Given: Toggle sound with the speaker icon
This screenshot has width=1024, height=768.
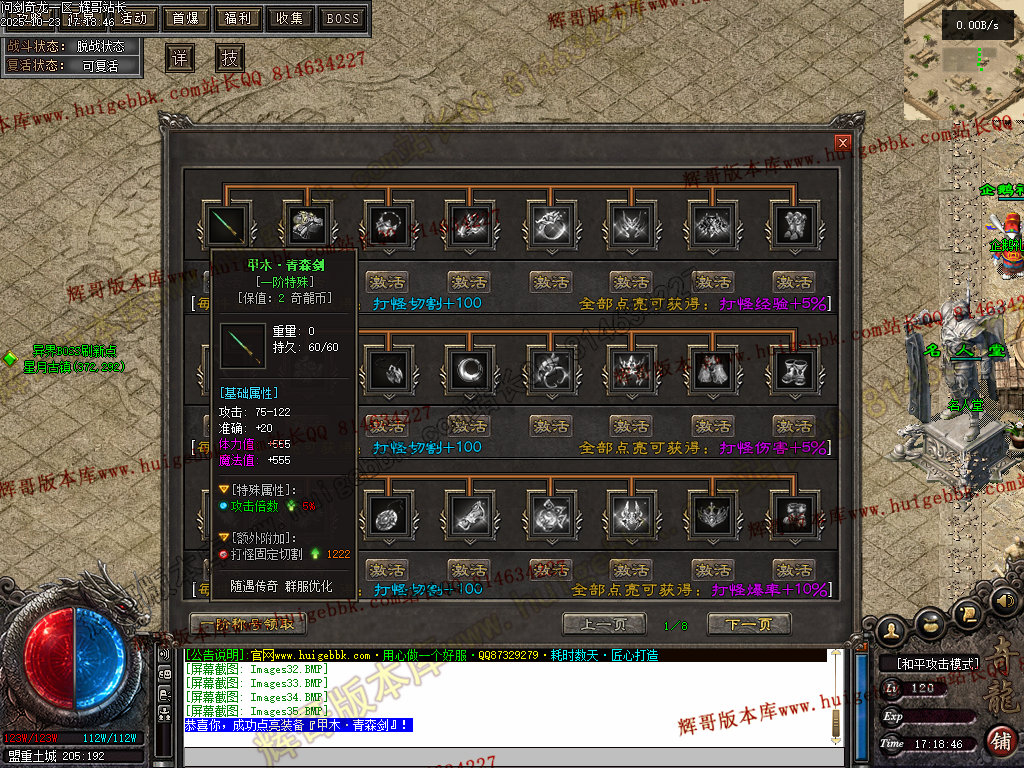Looking at the screenshot, I should point(1003,601).
